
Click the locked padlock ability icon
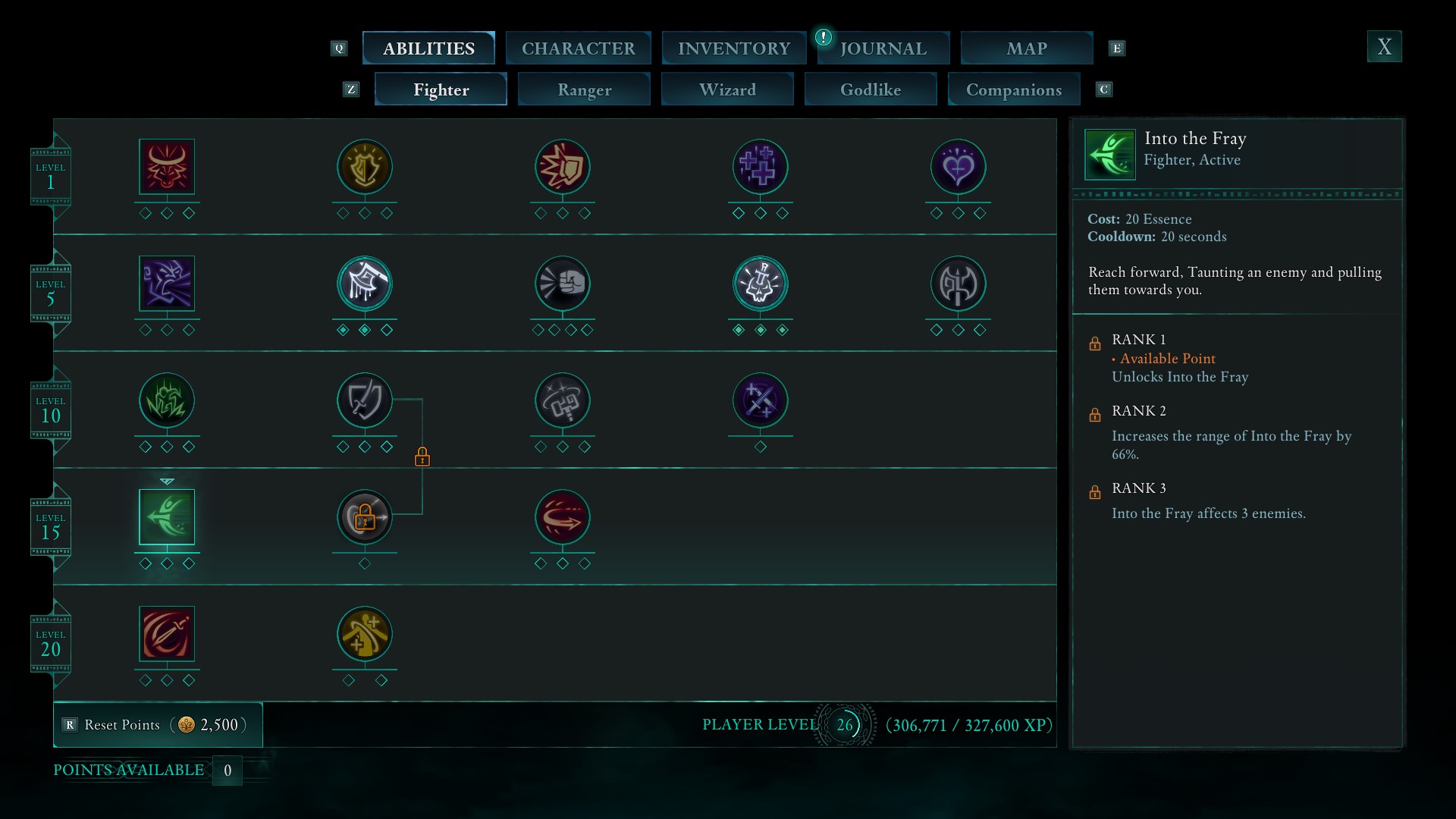pos(365,517)
